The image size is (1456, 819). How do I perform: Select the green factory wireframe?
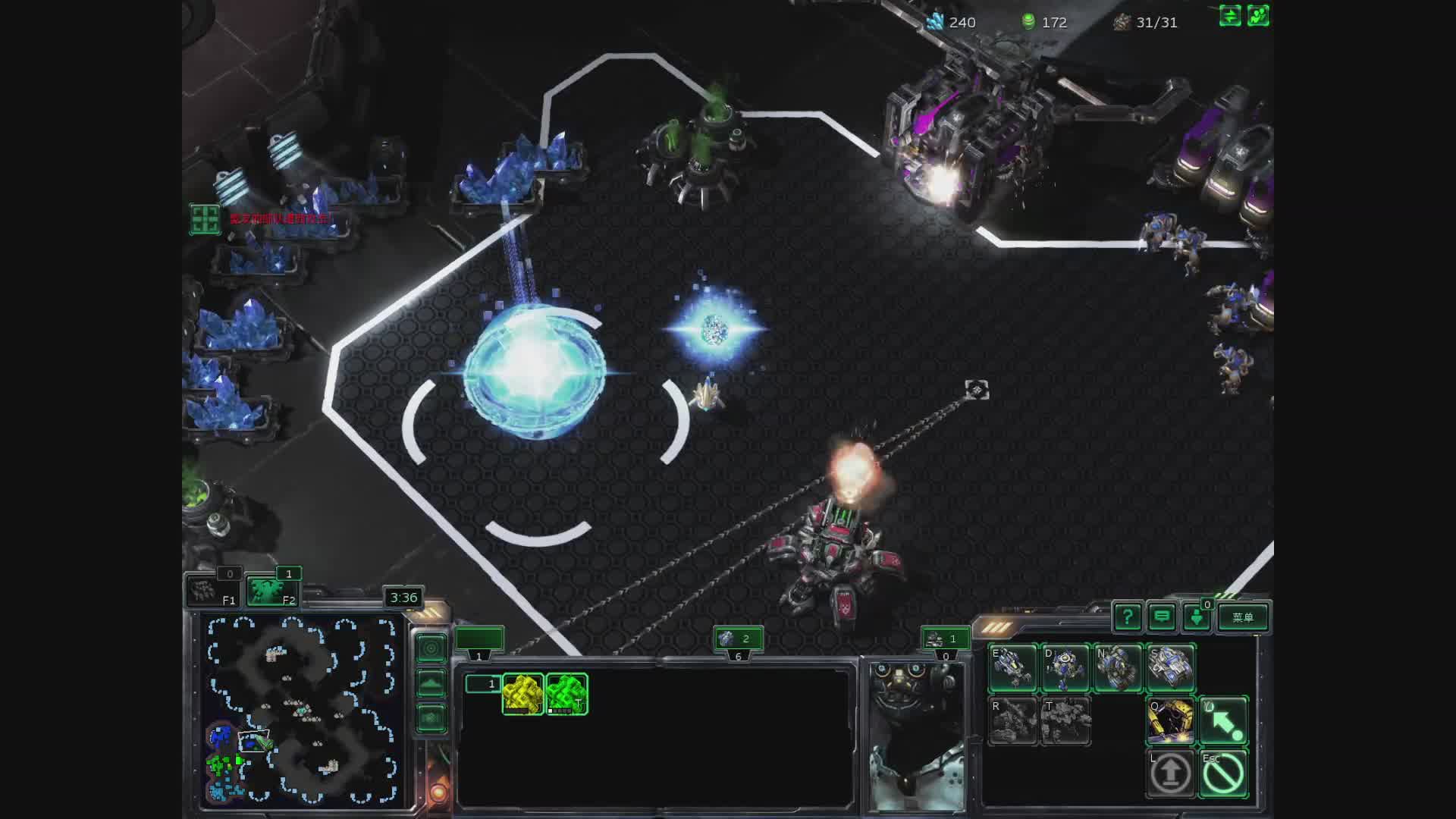click(x=566, y=694)
